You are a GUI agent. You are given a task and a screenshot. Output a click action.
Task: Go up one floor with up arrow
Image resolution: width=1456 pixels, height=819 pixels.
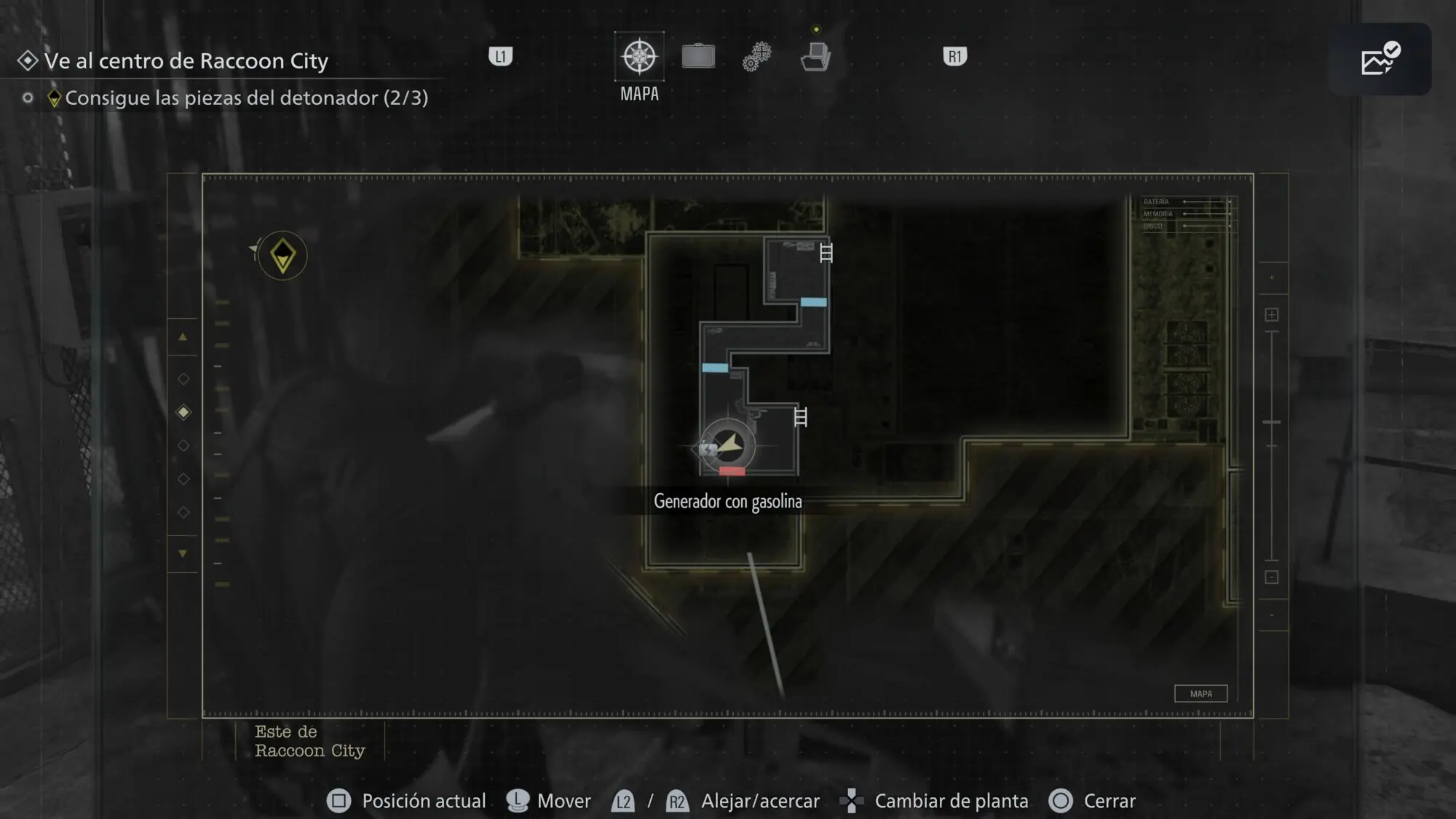pyautogui.click(x=183, y=337)
